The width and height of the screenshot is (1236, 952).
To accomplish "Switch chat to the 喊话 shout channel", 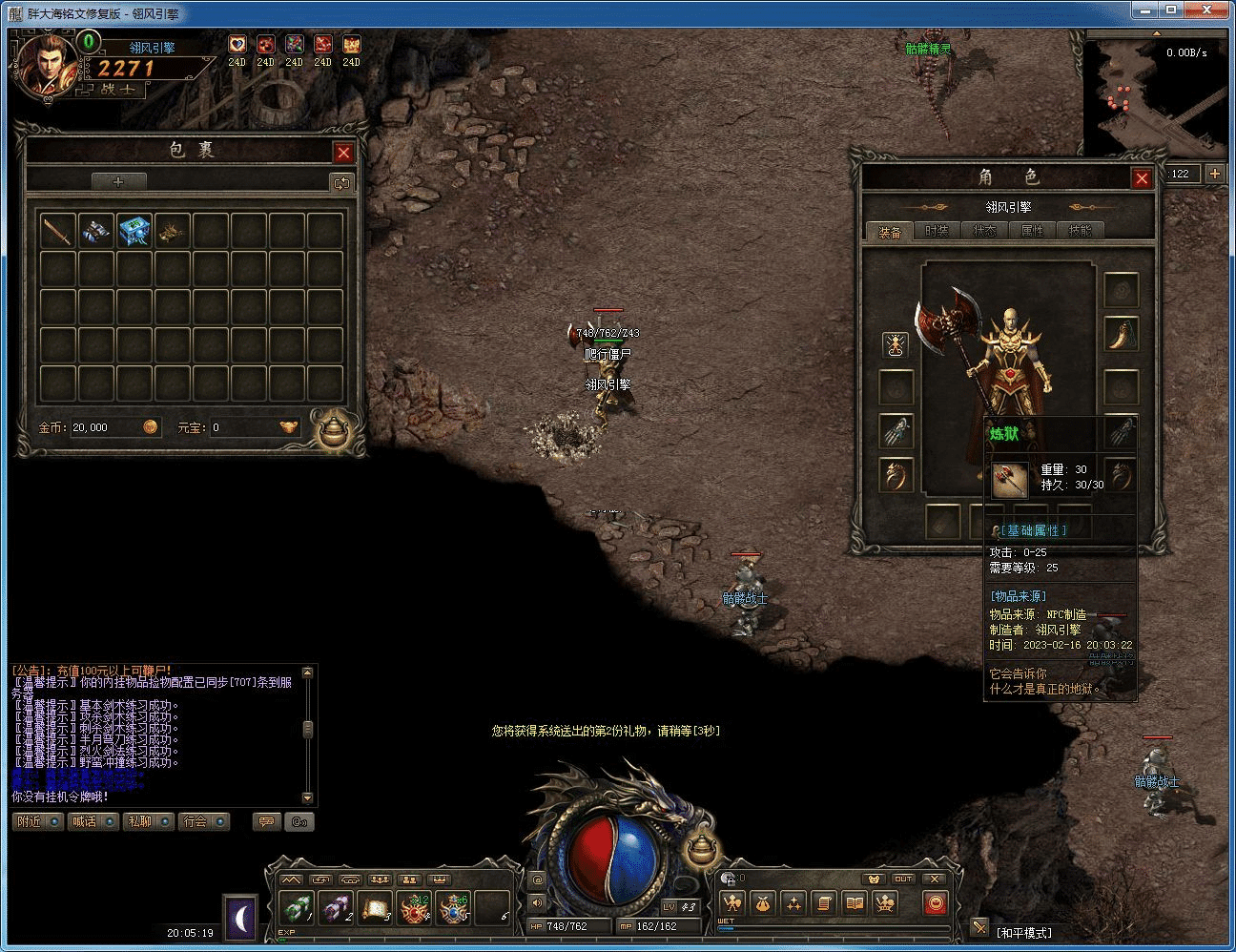I will point(93,821).
